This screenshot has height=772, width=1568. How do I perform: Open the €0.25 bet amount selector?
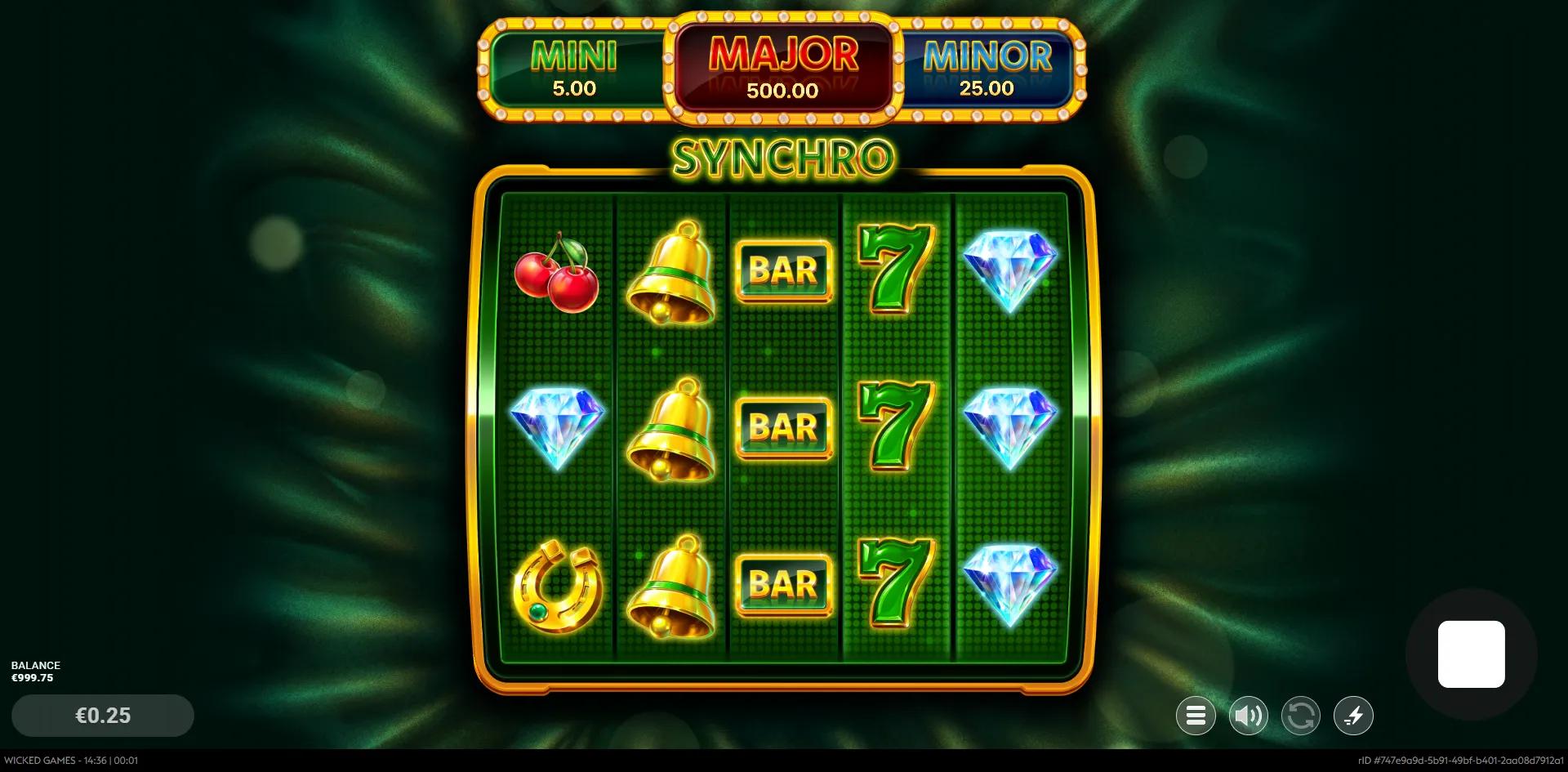pyautogui.click(x=103, y=716)
